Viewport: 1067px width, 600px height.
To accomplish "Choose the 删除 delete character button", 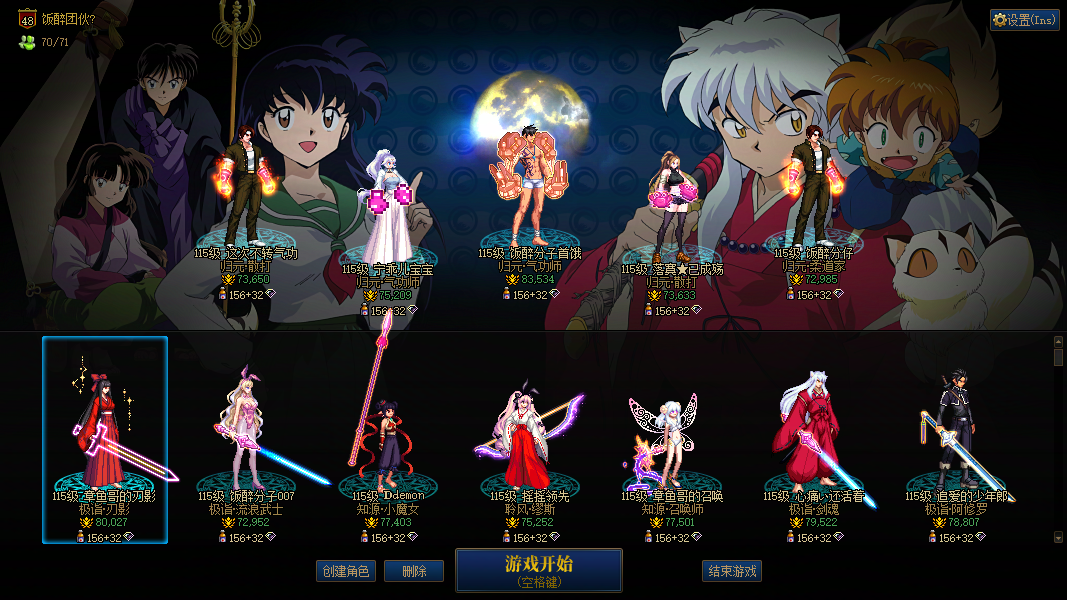I will pyautogui.click(x=414, y=571).
